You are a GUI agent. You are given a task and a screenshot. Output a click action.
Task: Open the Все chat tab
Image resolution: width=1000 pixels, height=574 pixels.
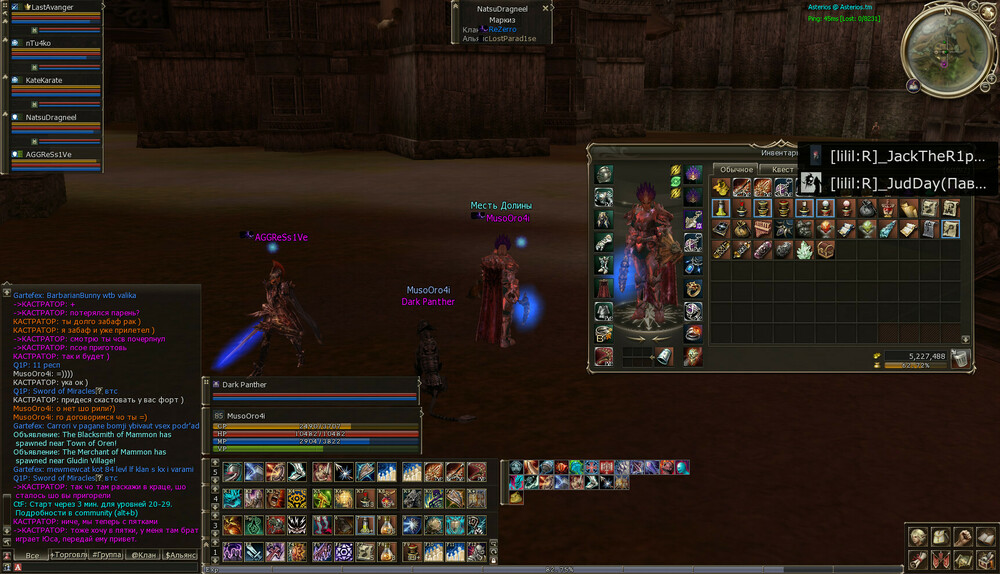(x=32, y=554)
